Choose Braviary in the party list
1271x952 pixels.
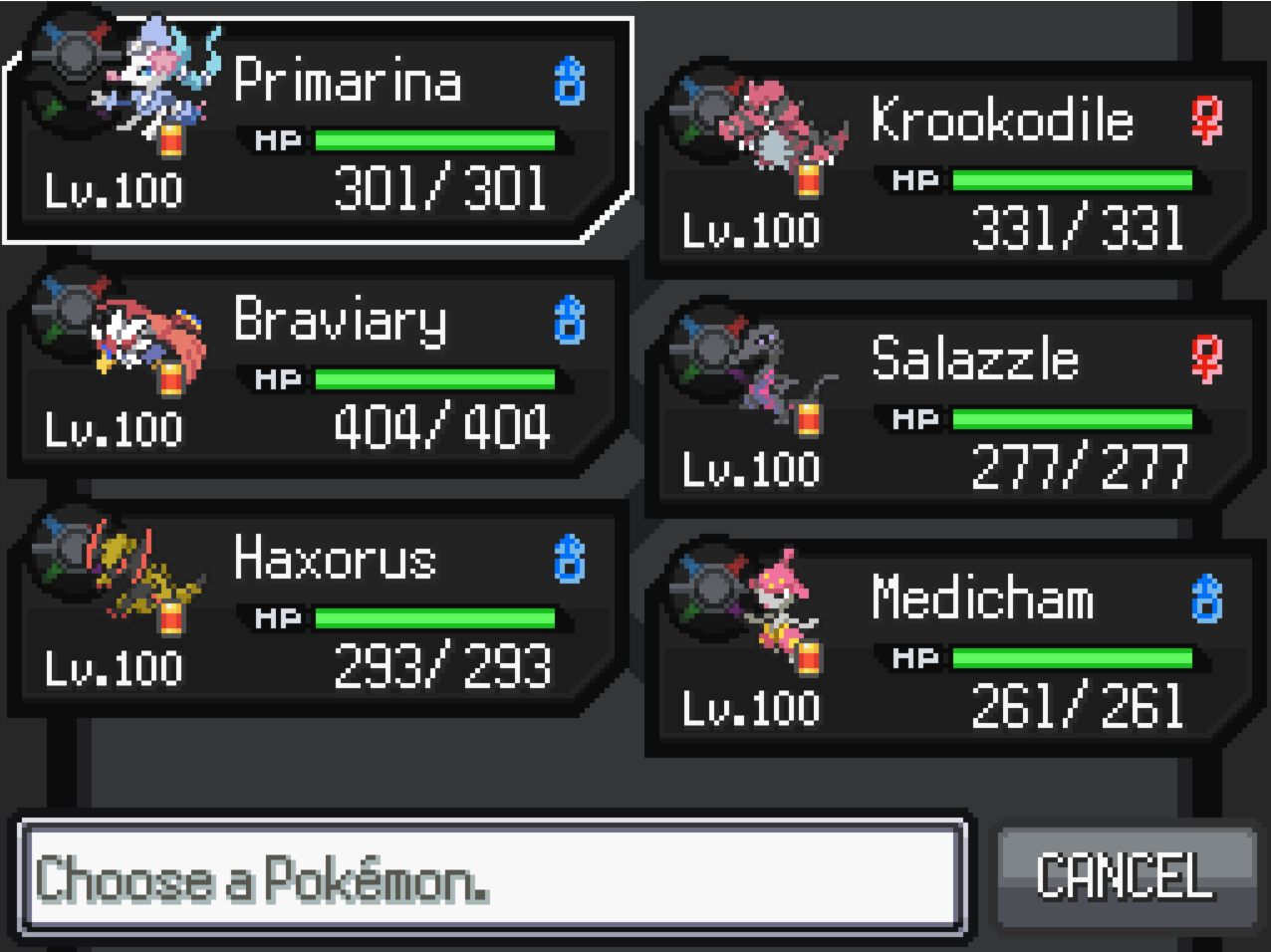tap(319, 370)
